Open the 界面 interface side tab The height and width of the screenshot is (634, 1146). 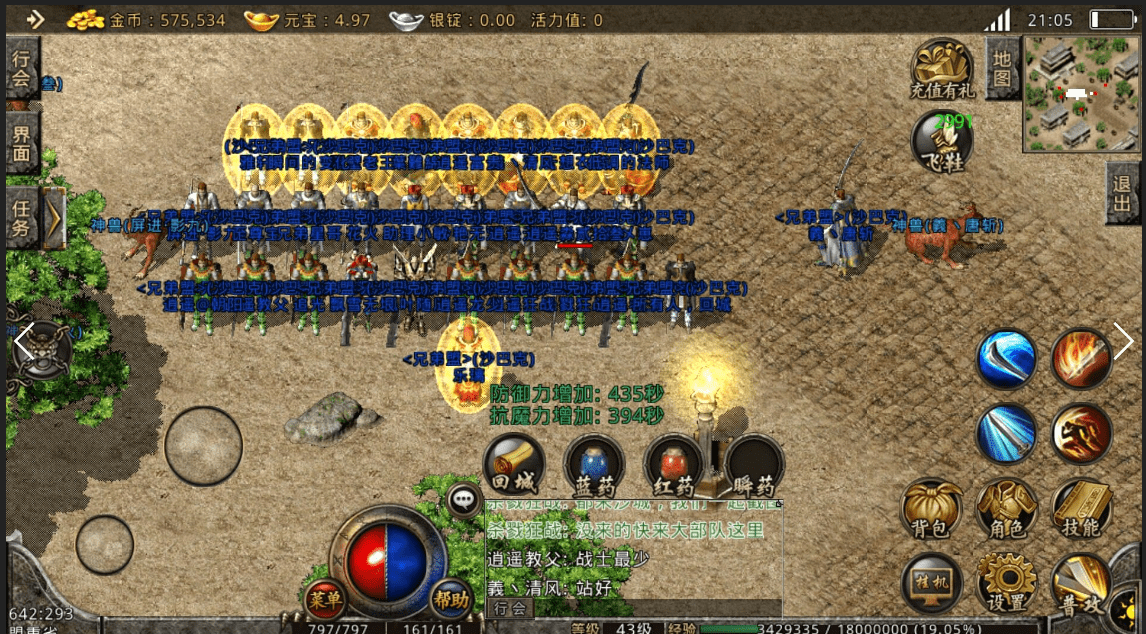click(22, 142)
